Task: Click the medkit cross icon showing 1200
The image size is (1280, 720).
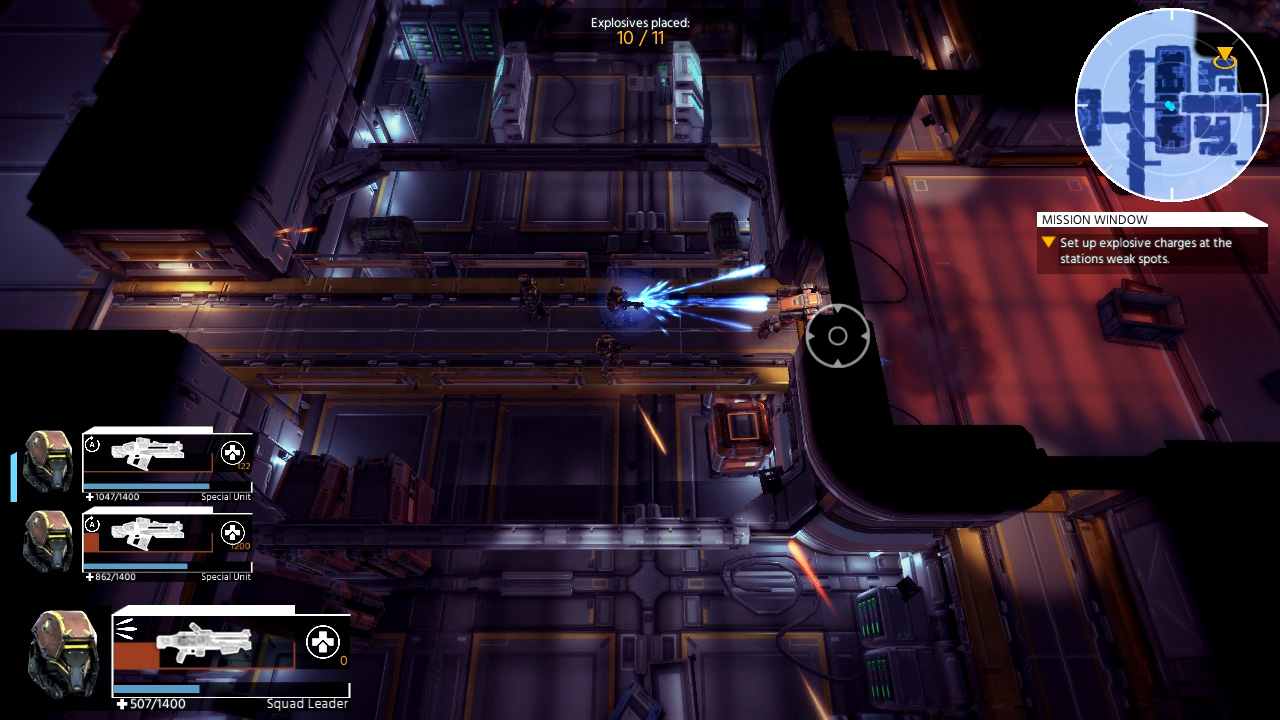Action: [x=234, y=531]
